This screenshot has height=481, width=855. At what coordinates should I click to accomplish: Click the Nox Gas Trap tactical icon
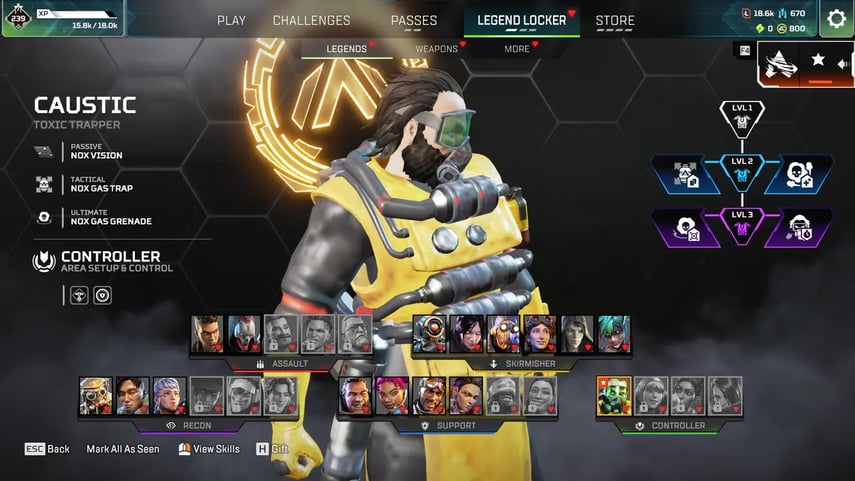[44, 184]
